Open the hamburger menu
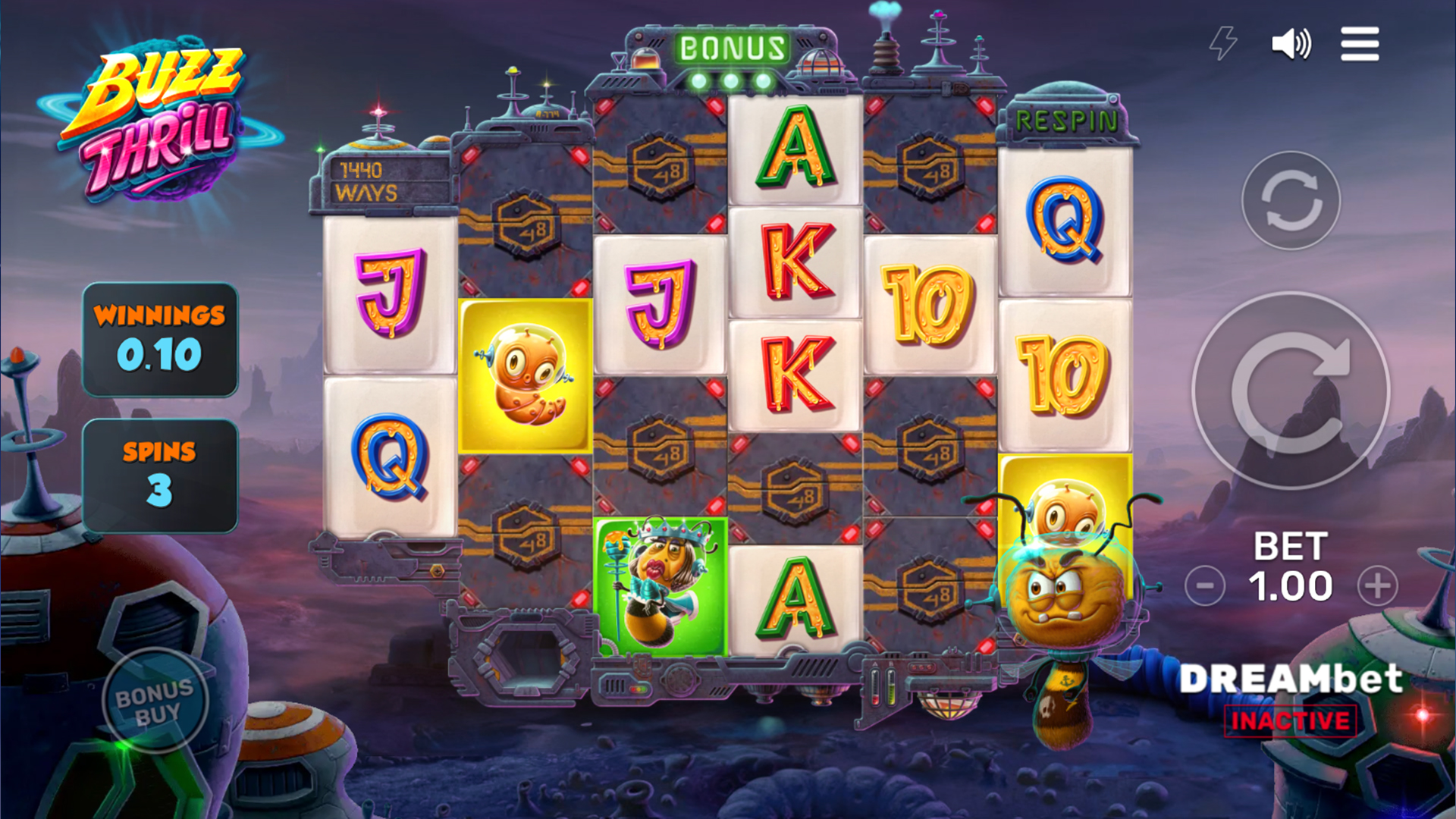The width and height of the screenshot is (1456, 819). pos(1359,44)
